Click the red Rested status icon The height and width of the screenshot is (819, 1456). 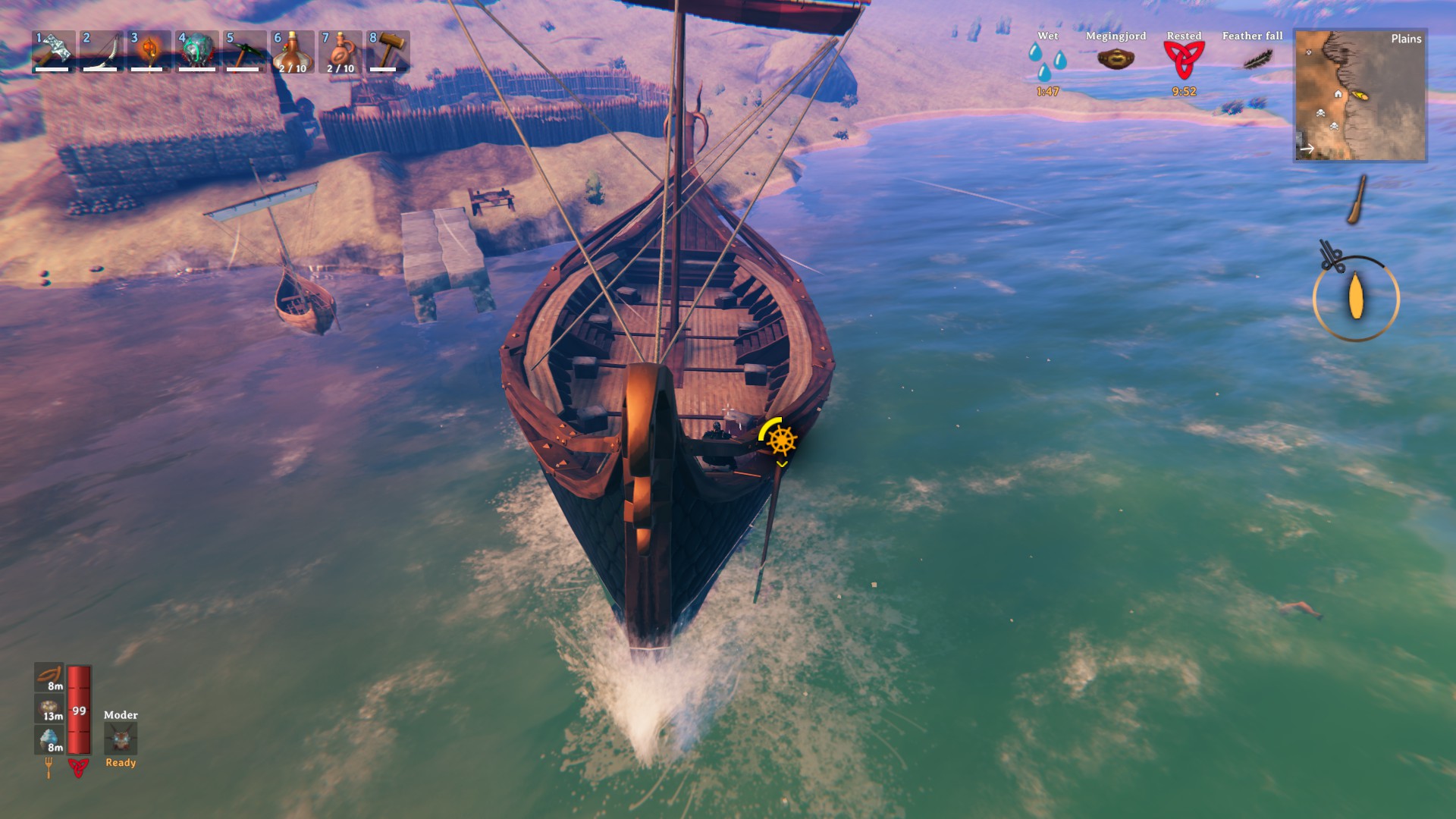[x=1184, y=60]
